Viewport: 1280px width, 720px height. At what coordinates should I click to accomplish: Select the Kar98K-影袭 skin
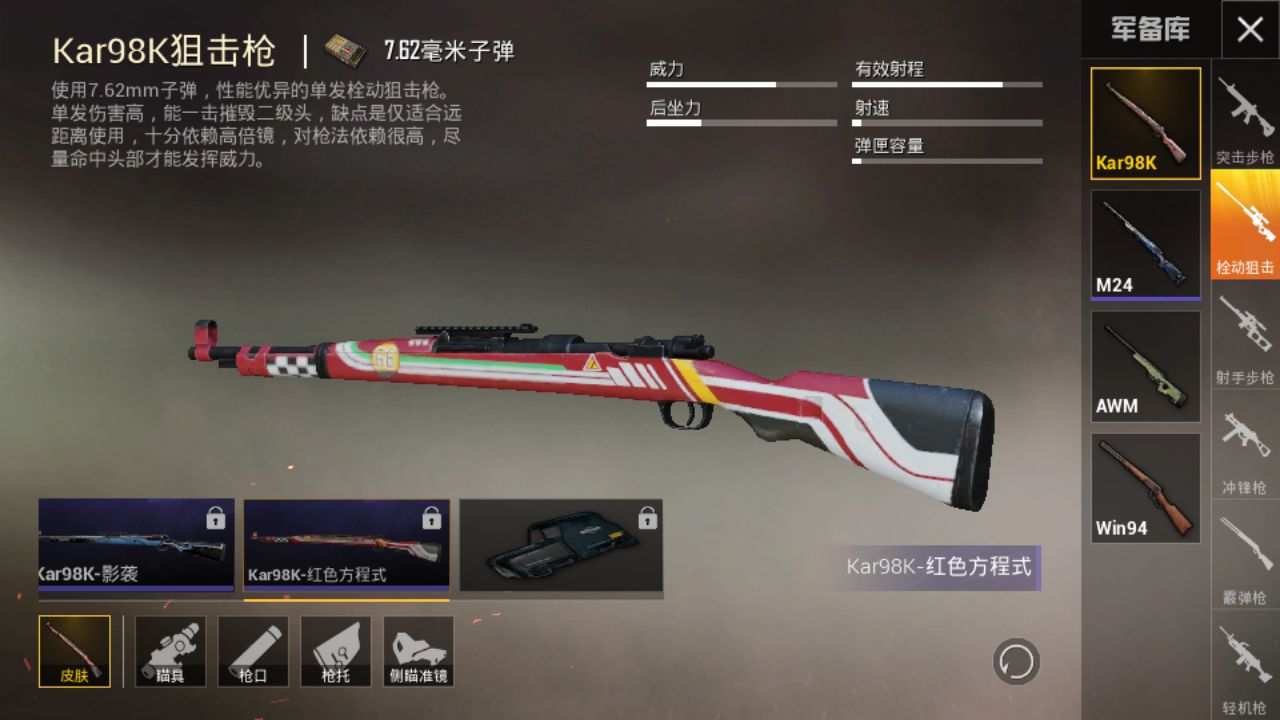[136, 545]
